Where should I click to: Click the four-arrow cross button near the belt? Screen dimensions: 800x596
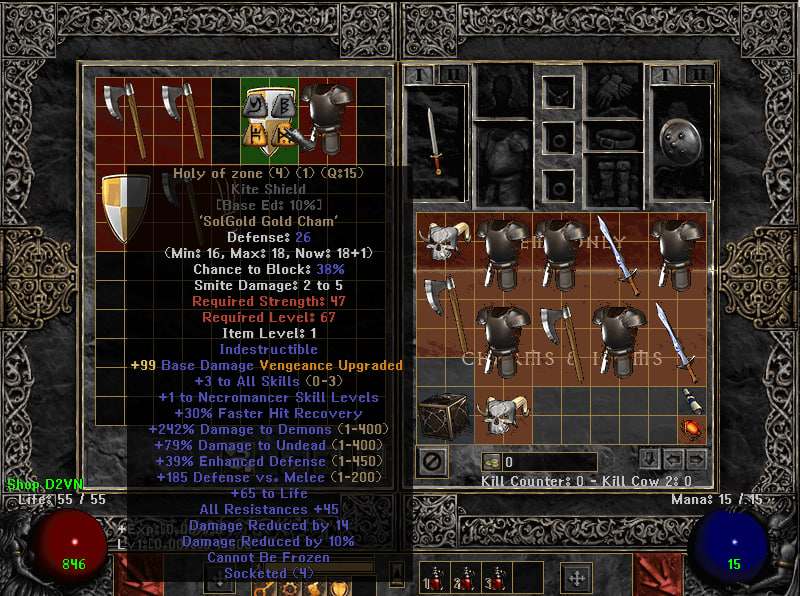[577, 577]
